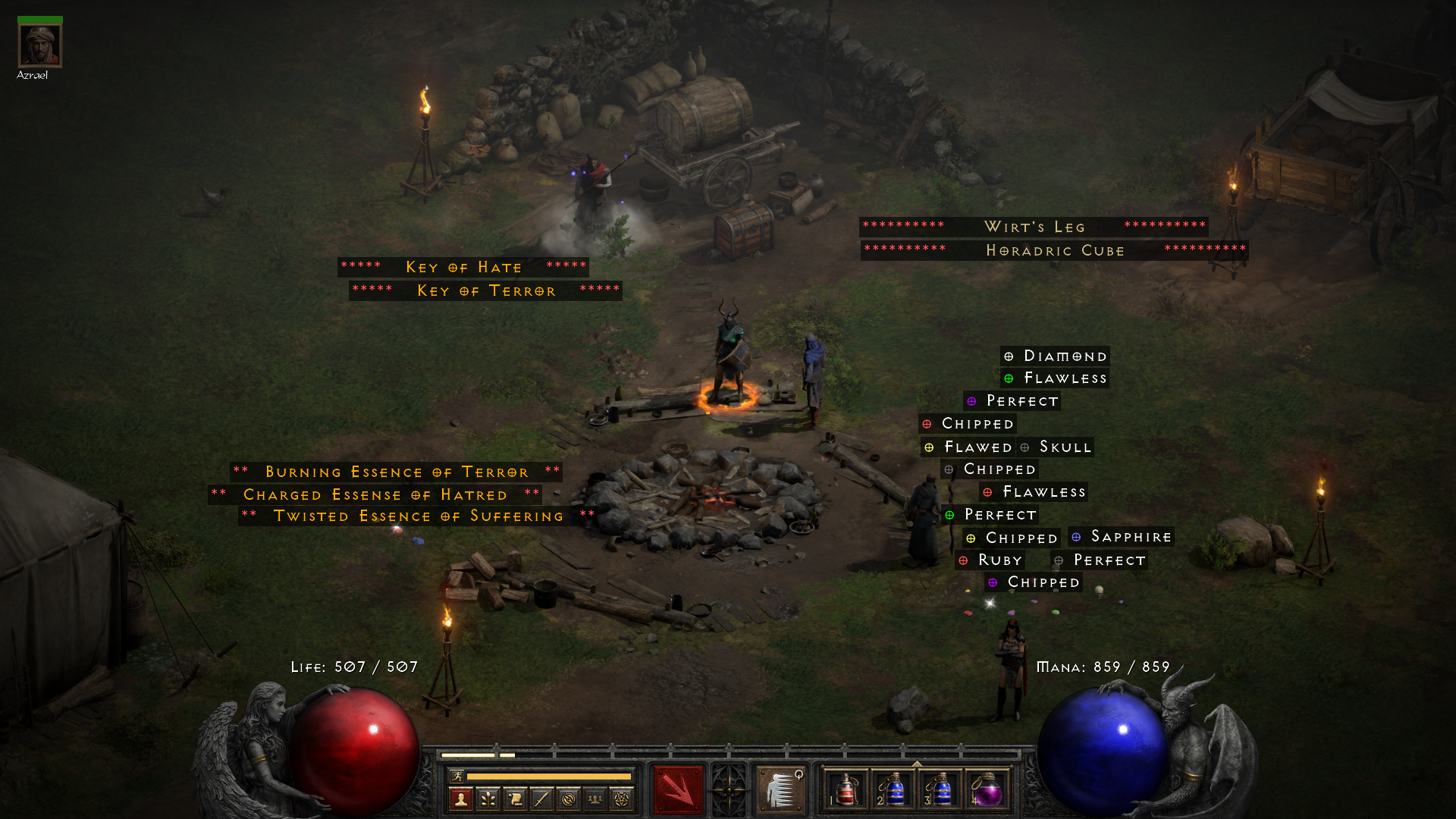The width and height of the screenshot is (1456, 819).
Task: Toggle the automap button
Action: coord(568,799)
